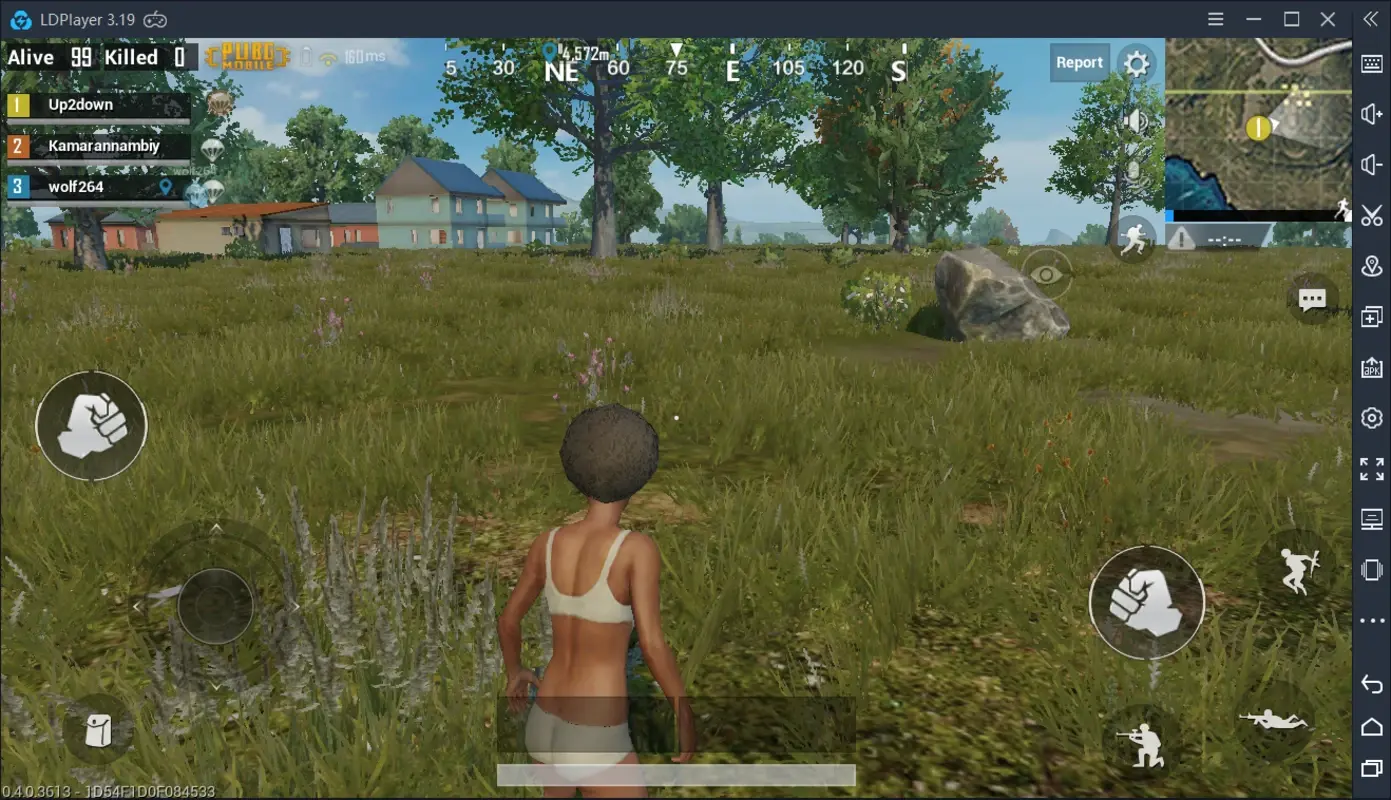
Task: Mute game voice with the speaker icon
Action: (1138, 118)
